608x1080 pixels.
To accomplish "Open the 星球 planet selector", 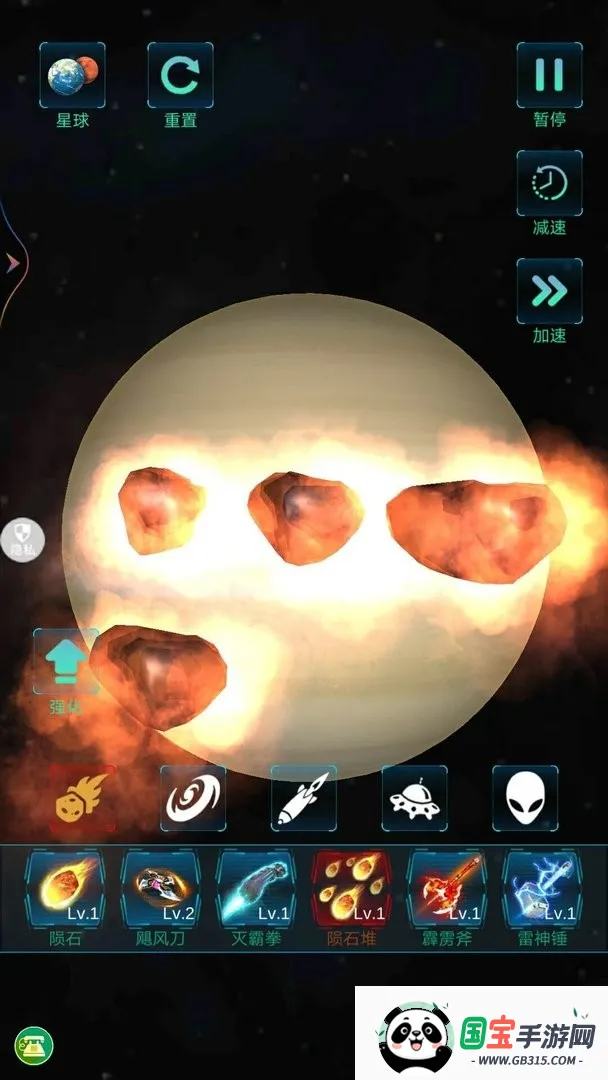I will pyautogui.click(x=72, y=76).
